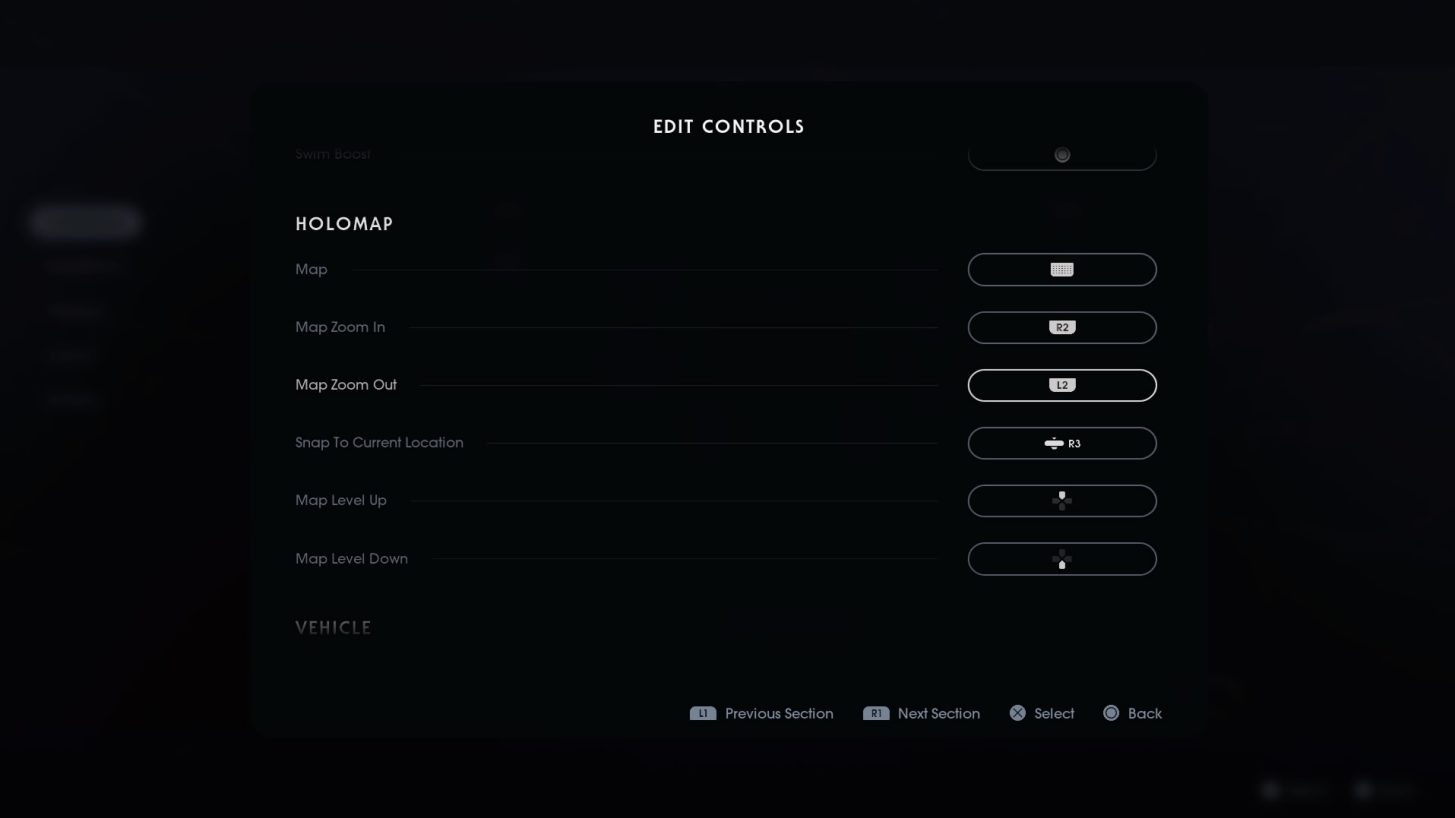
Task: Select the R2 binding for Map Zoom In
Action: pos(1061,327)
